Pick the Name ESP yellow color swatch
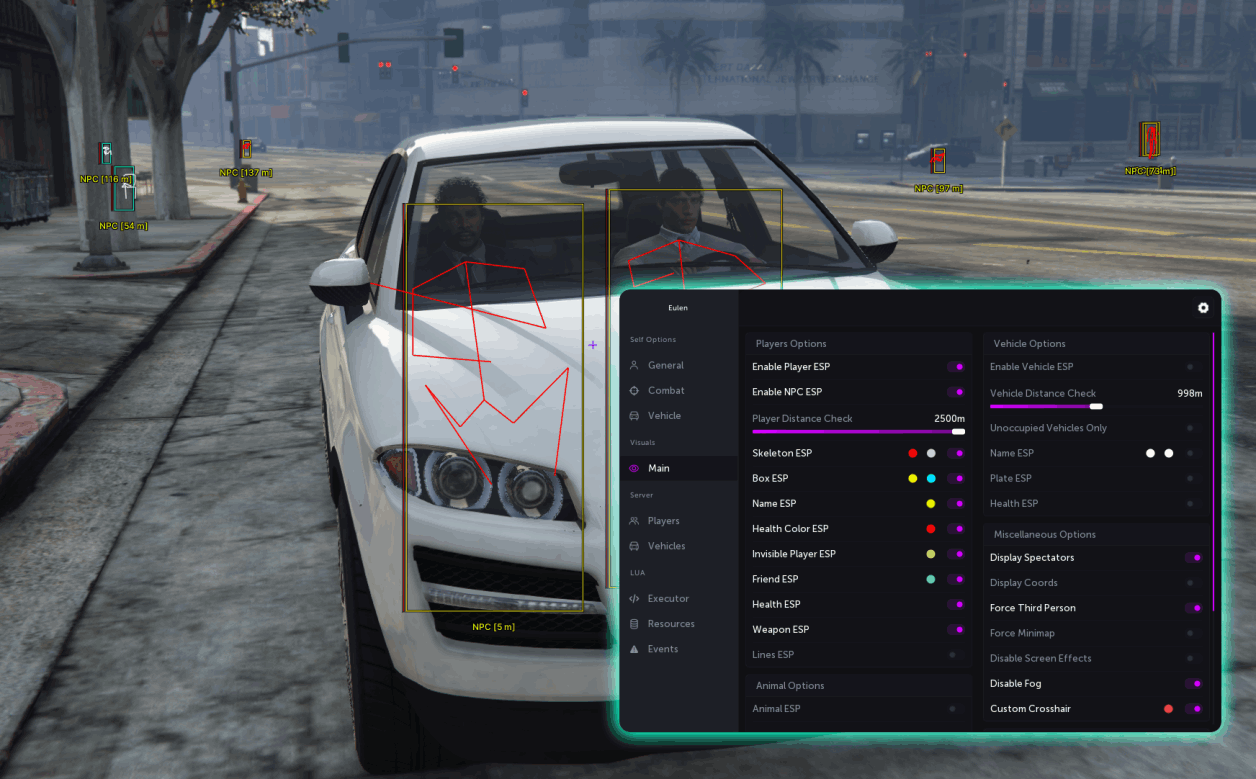 click(x=931, y=504)
